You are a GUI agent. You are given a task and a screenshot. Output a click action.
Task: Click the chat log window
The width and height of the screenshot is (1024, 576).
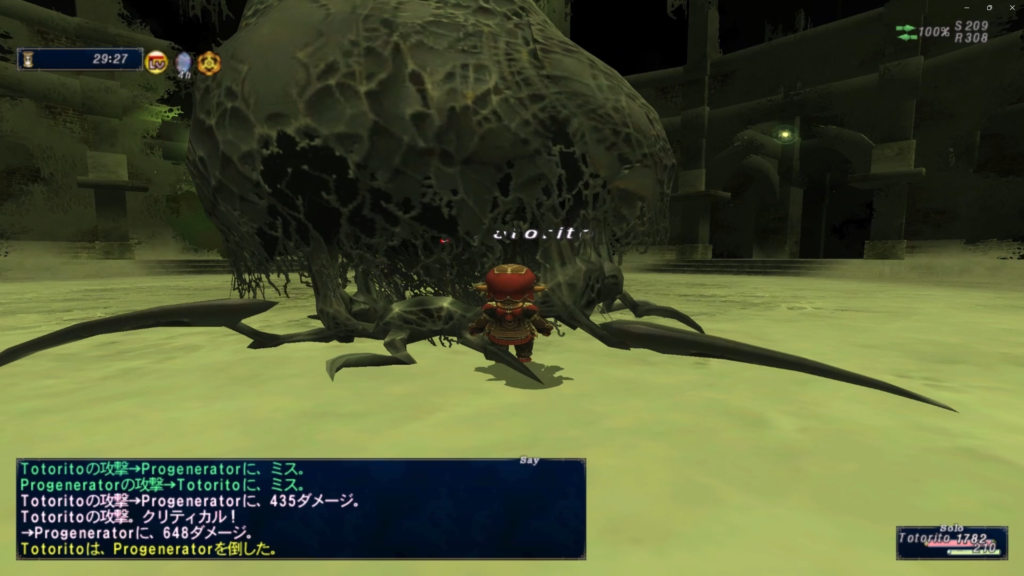pyautogui.click(x=300, y=508)
